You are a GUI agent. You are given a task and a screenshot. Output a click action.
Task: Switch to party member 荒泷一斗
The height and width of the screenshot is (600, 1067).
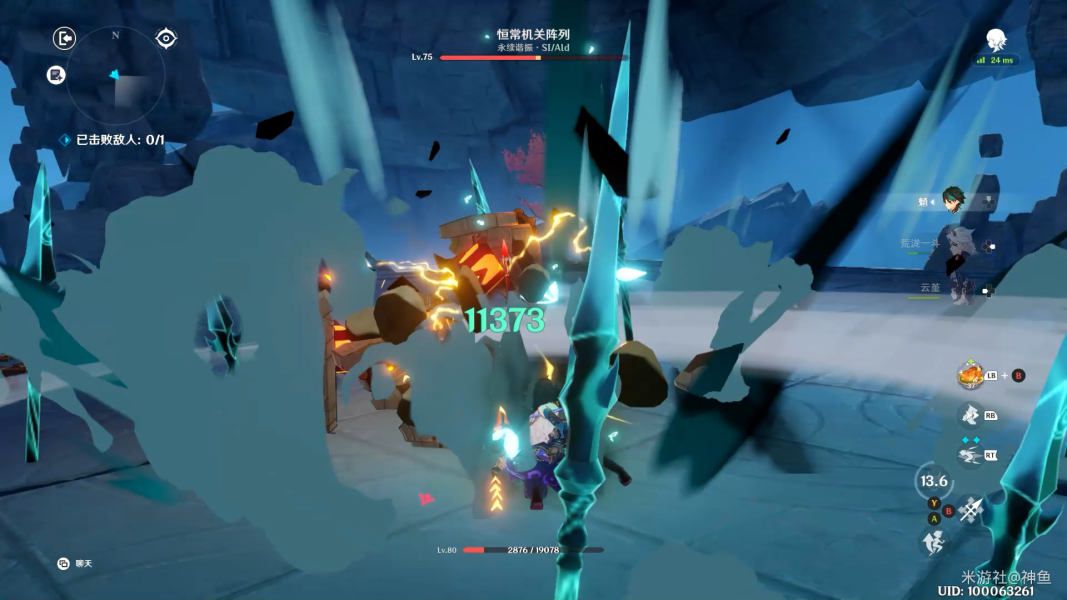(x=958, y=244)
